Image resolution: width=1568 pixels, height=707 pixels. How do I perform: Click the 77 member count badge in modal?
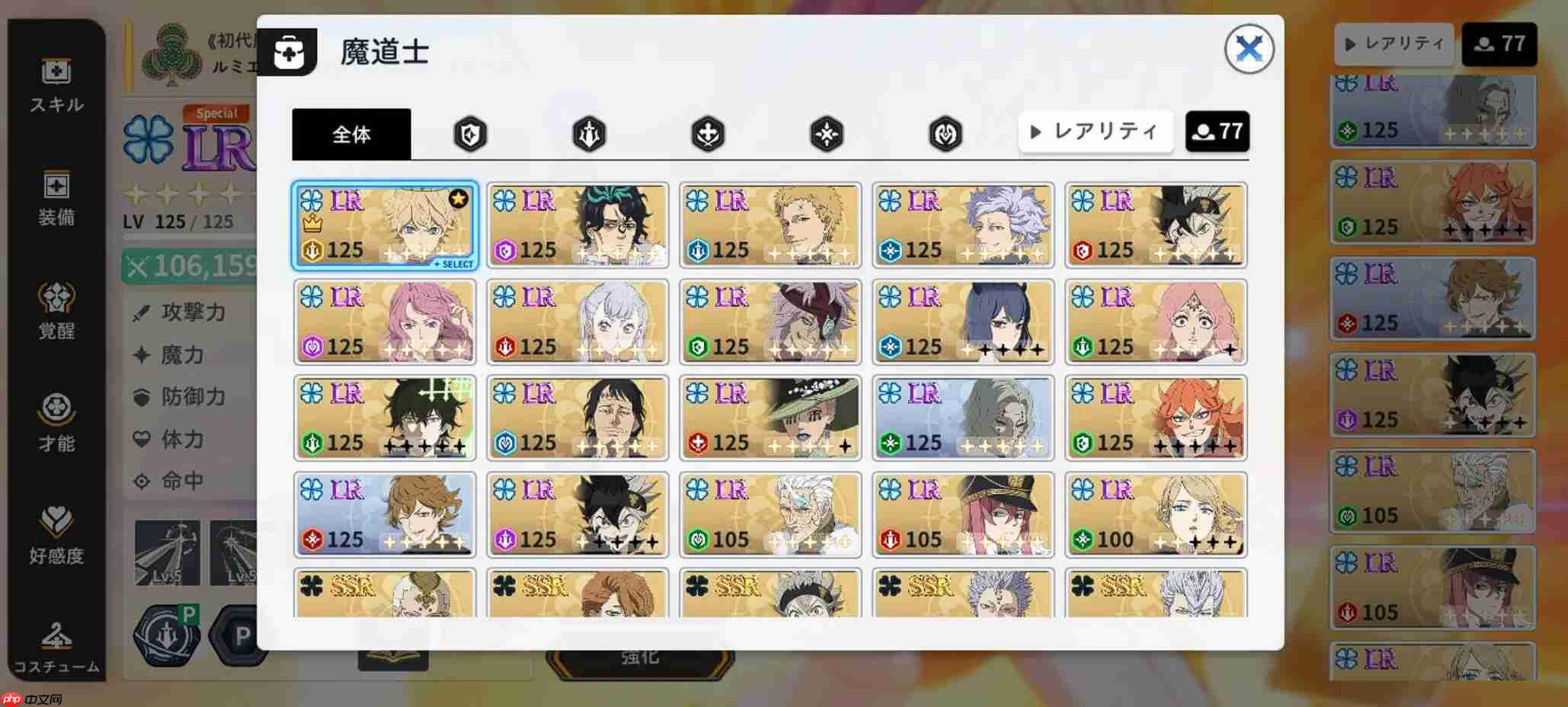(1217, 130)
